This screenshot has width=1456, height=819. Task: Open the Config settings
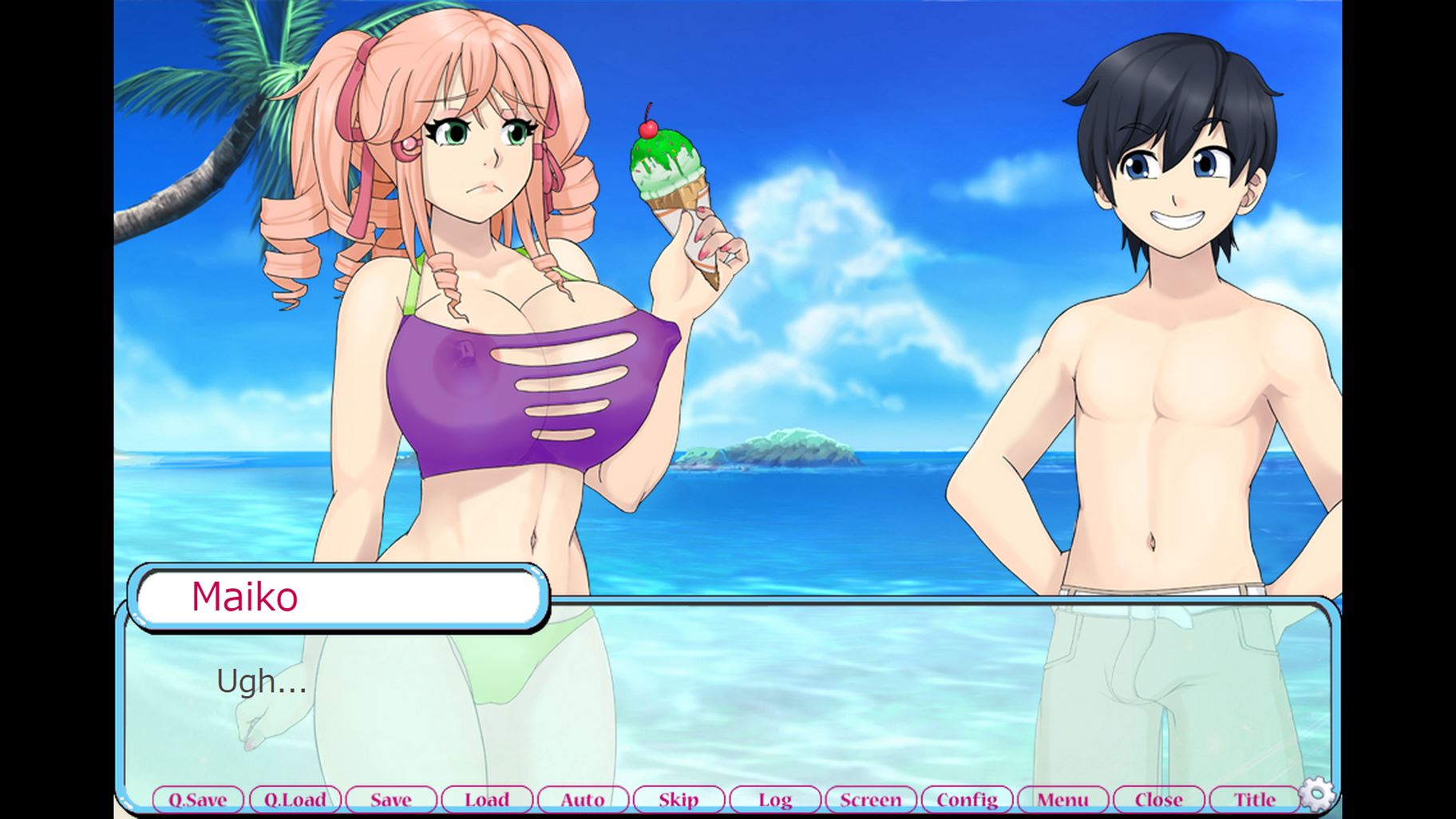click(x=967, y=799)
